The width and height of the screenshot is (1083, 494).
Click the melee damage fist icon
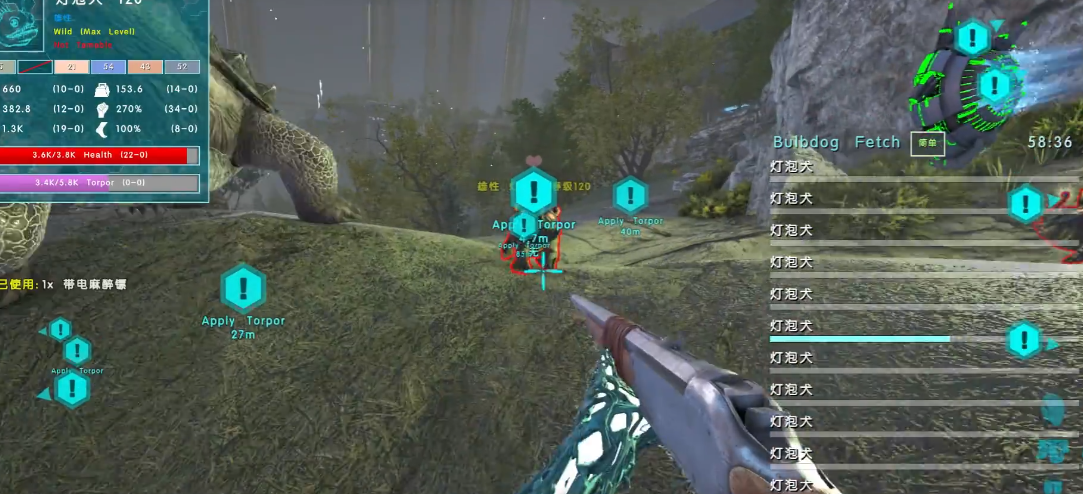(103, 108)
